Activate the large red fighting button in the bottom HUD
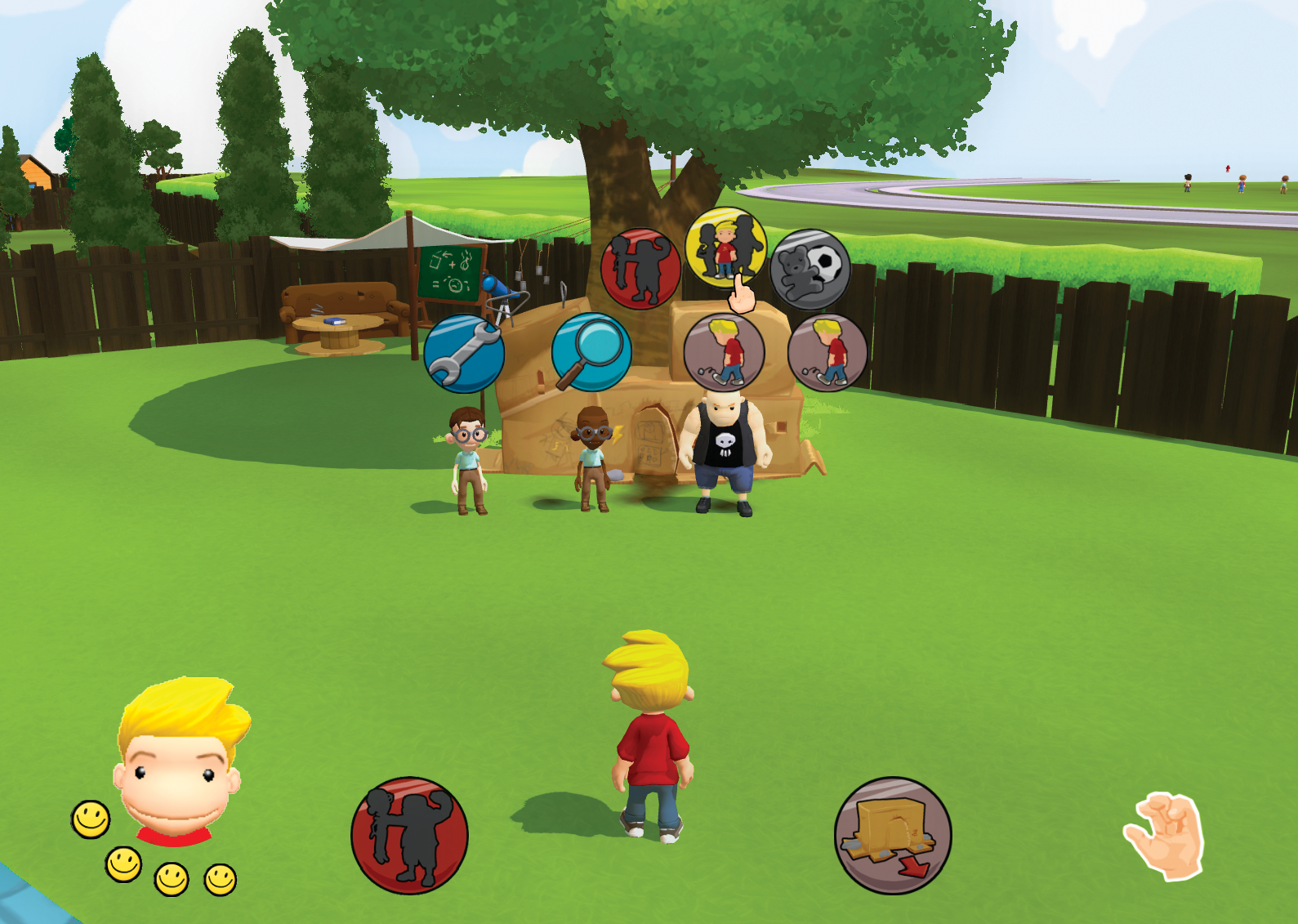This screenshot has width=1298, height=924. click(409, 835)
